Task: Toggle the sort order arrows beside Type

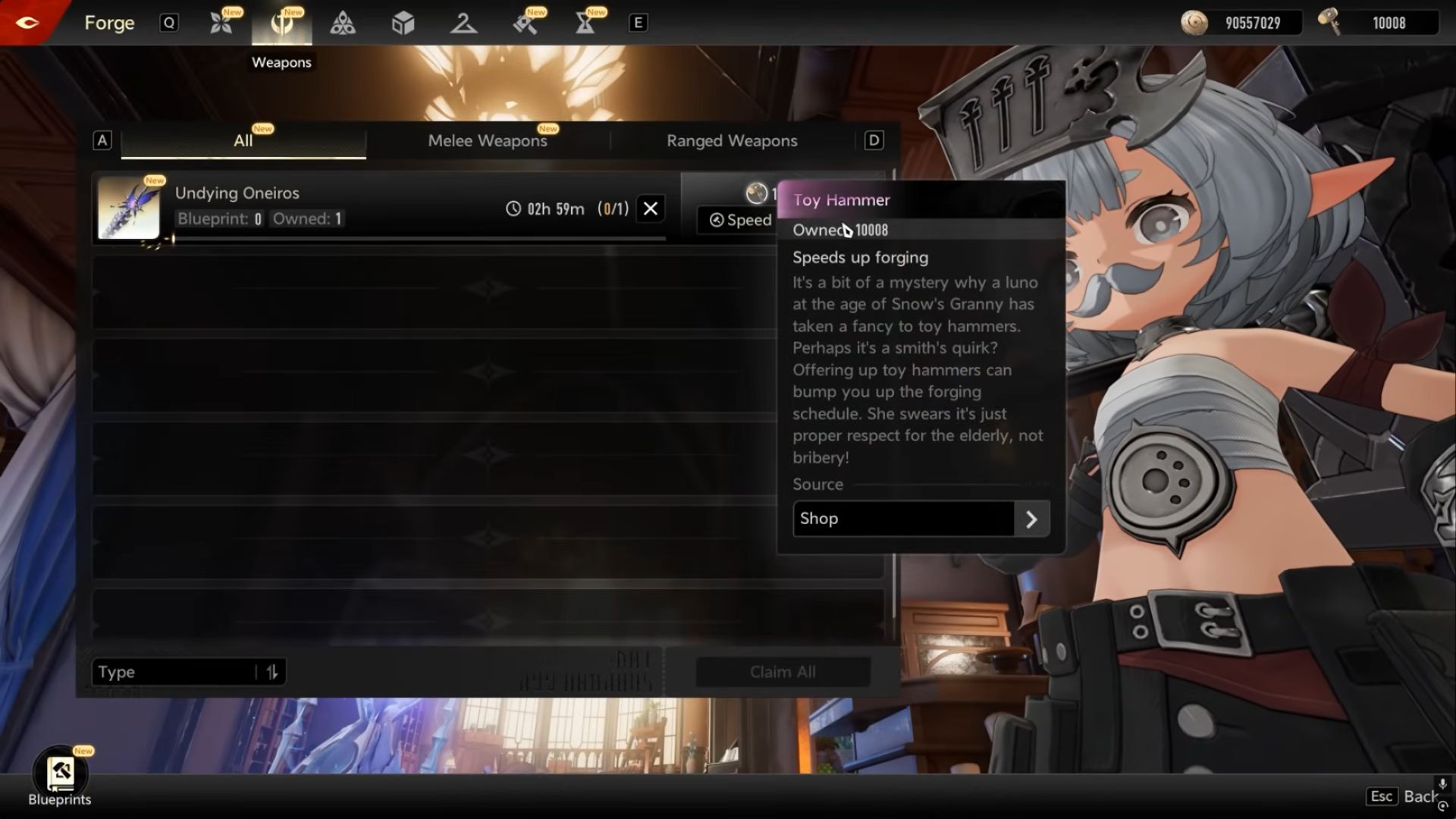Action: coord(273,672)
